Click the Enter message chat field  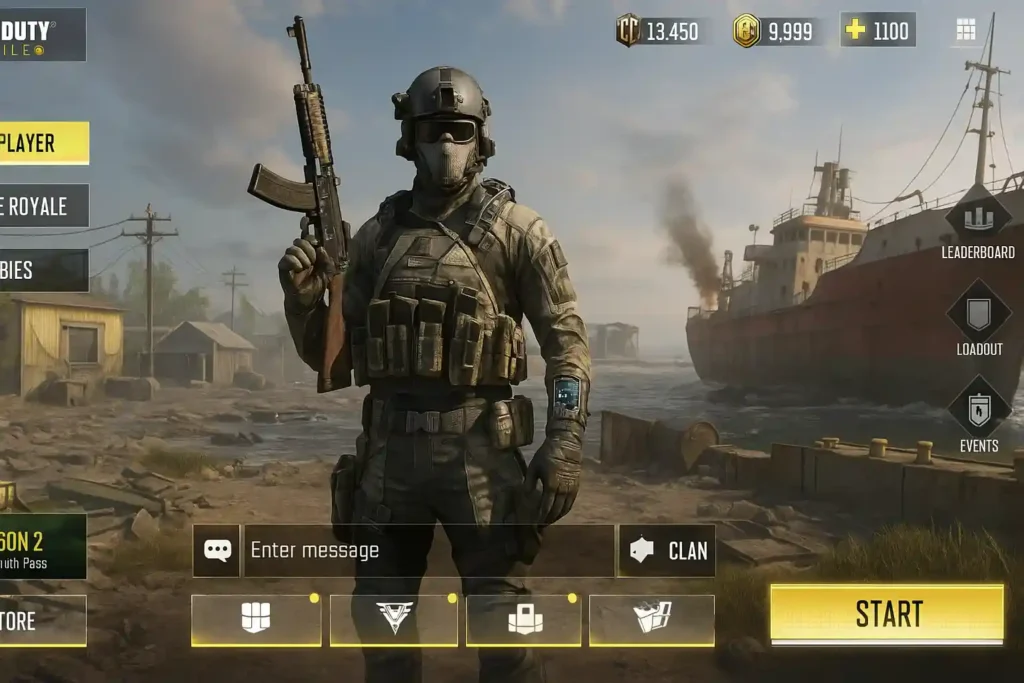[428, 550]
